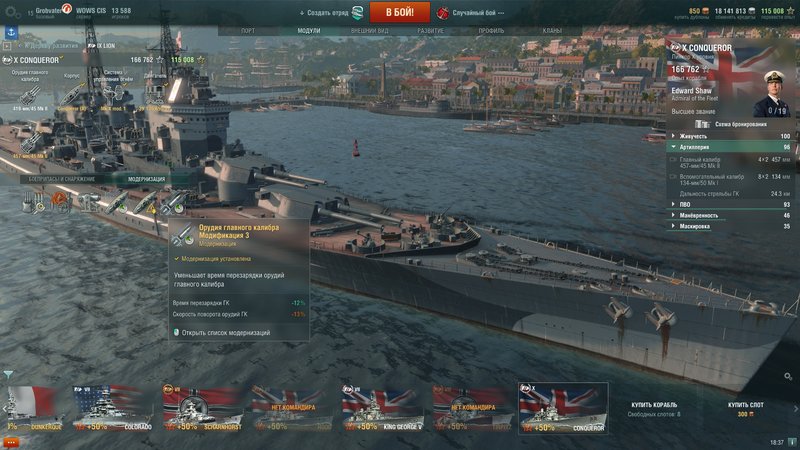The height and width of the screenshot is (450, 800).
Task: Show the ПРОФИЛЬ tab
Action: click(x=491, y=31)
